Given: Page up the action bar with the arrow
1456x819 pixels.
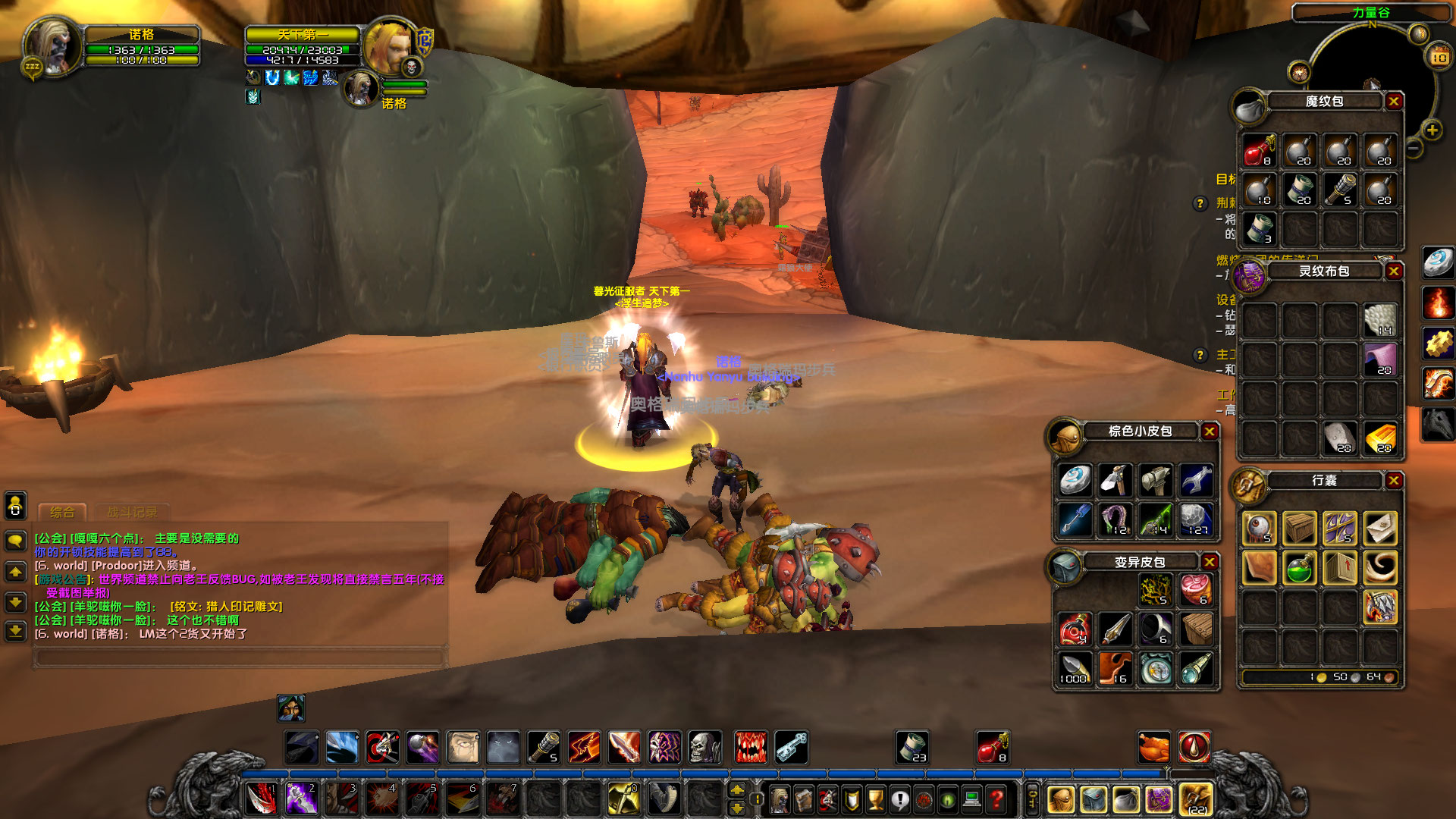Looking at the screenshot, I should 738,788.
